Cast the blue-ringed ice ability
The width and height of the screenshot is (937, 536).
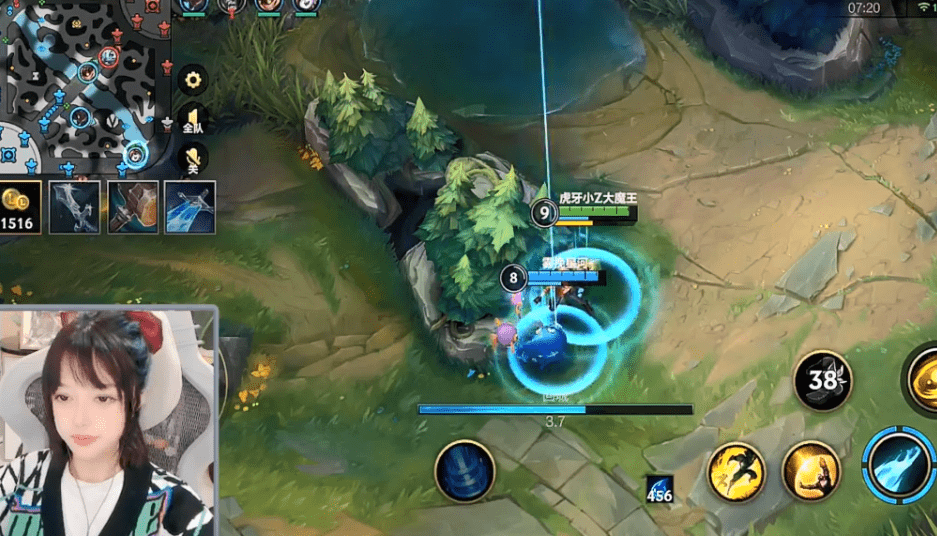point(899,465)
